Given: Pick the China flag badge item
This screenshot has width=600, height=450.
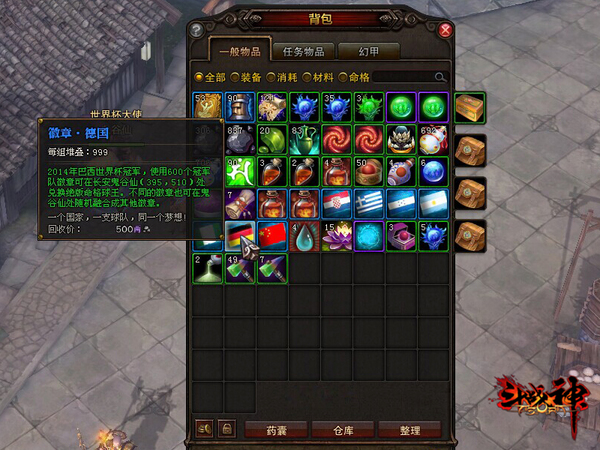Looking at the screenshot, I should [272, 236].
